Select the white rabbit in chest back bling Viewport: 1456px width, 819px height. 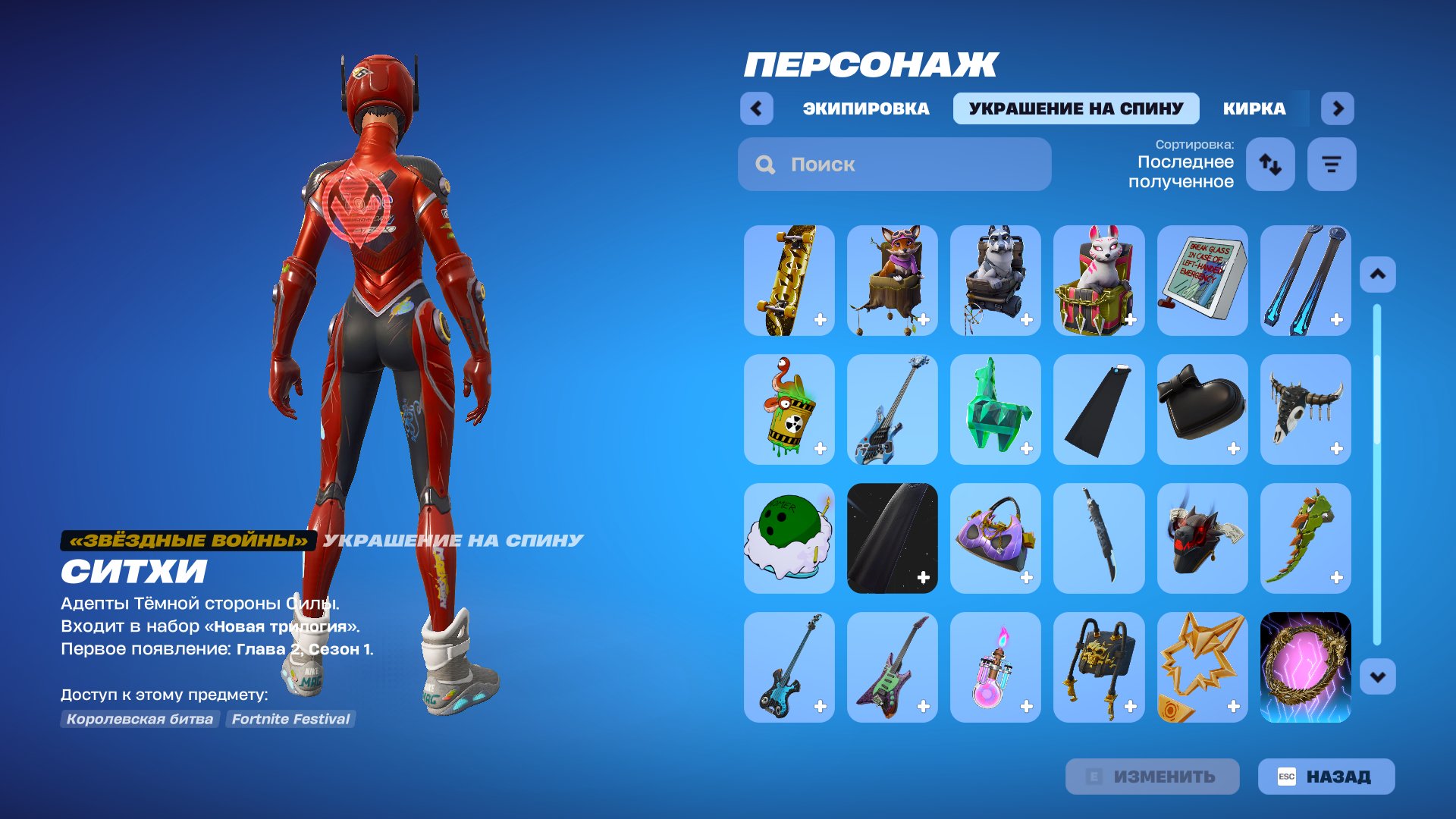(1099, 281)
